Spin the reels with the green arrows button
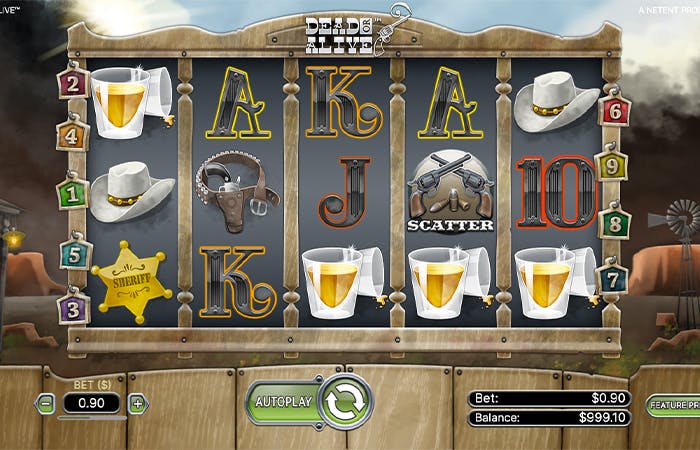 [346, 402]
